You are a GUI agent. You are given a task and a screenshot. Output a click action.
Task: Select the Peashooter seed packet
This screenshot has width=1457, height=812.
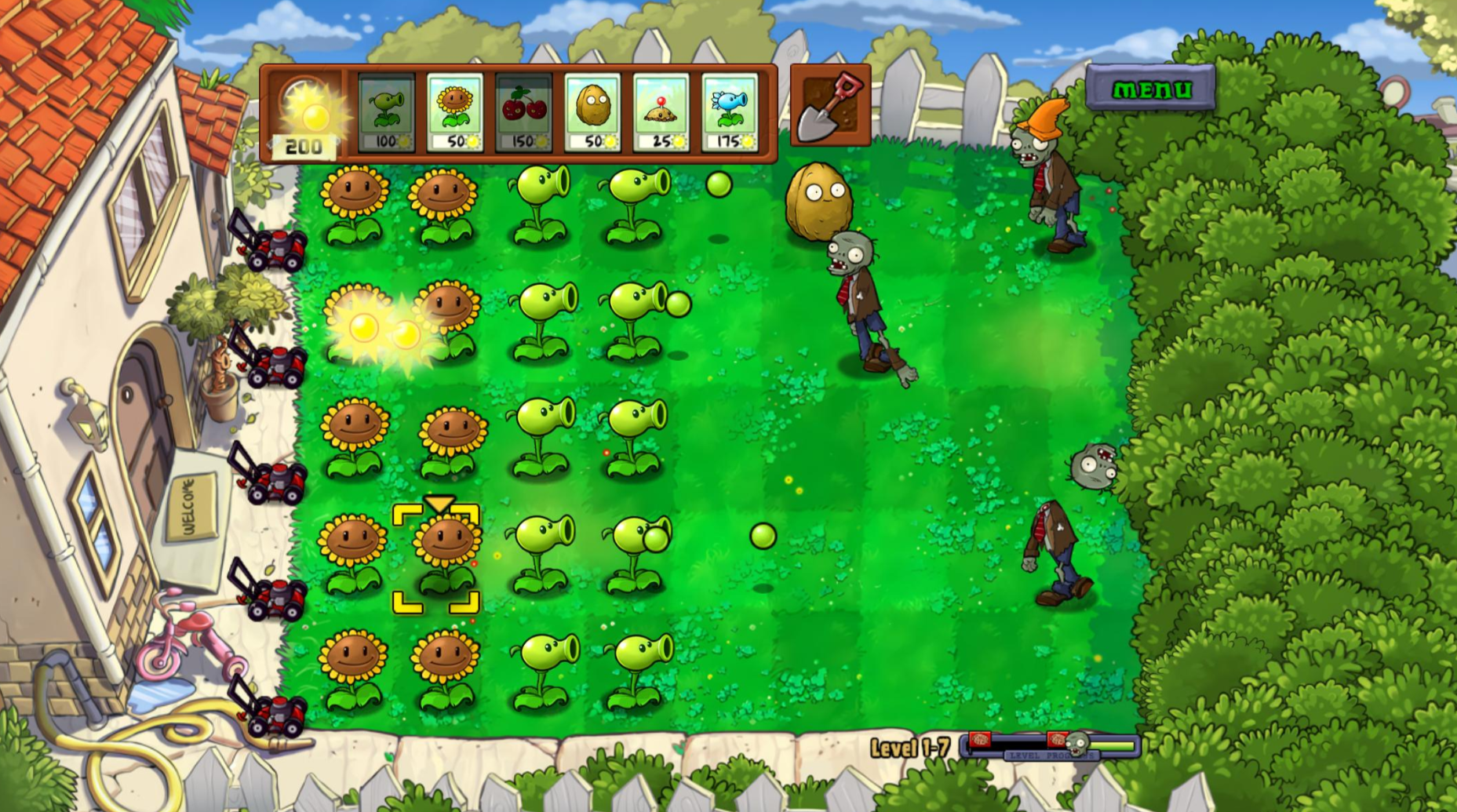click(386, 112)
